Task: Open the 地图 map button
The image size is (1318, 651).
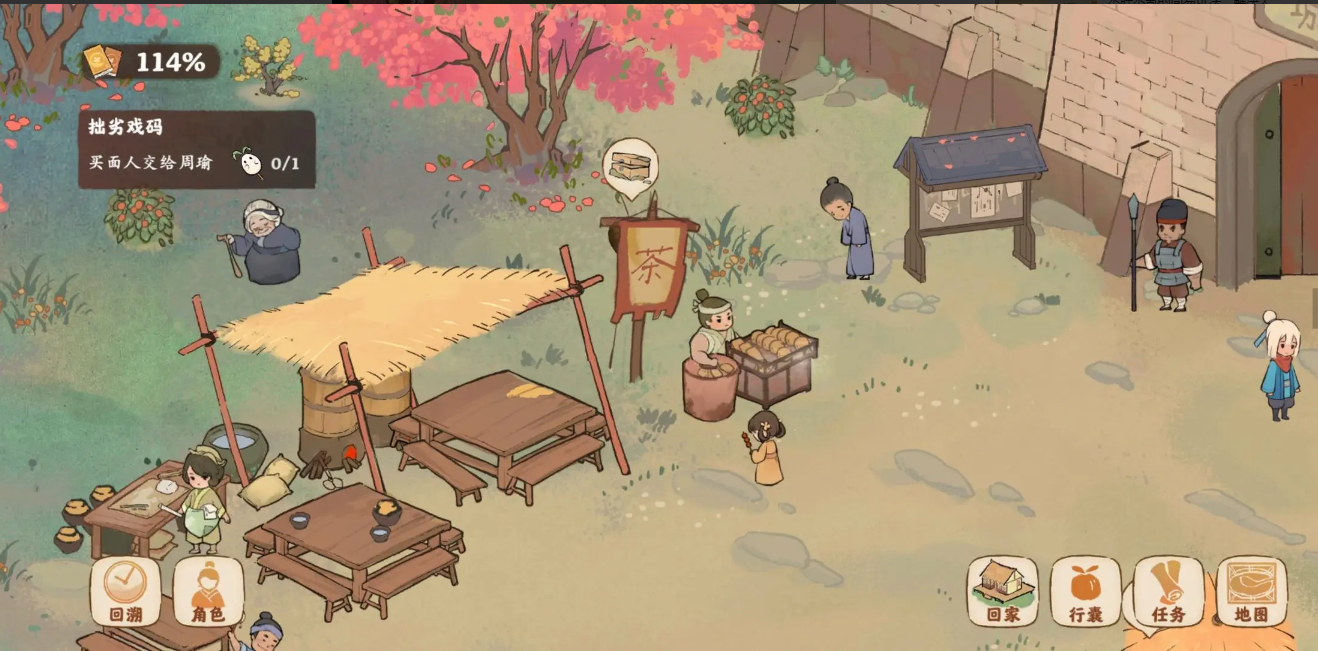Action: tap(1251, 591)
